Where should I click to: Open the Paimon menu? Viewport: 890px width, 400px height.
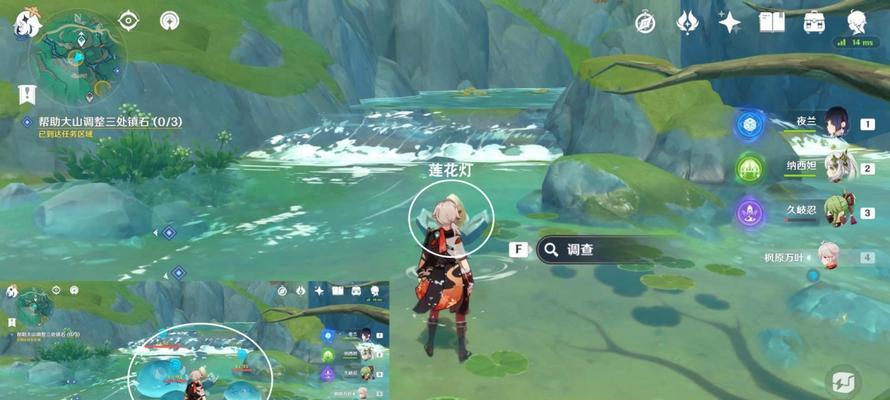21,24
